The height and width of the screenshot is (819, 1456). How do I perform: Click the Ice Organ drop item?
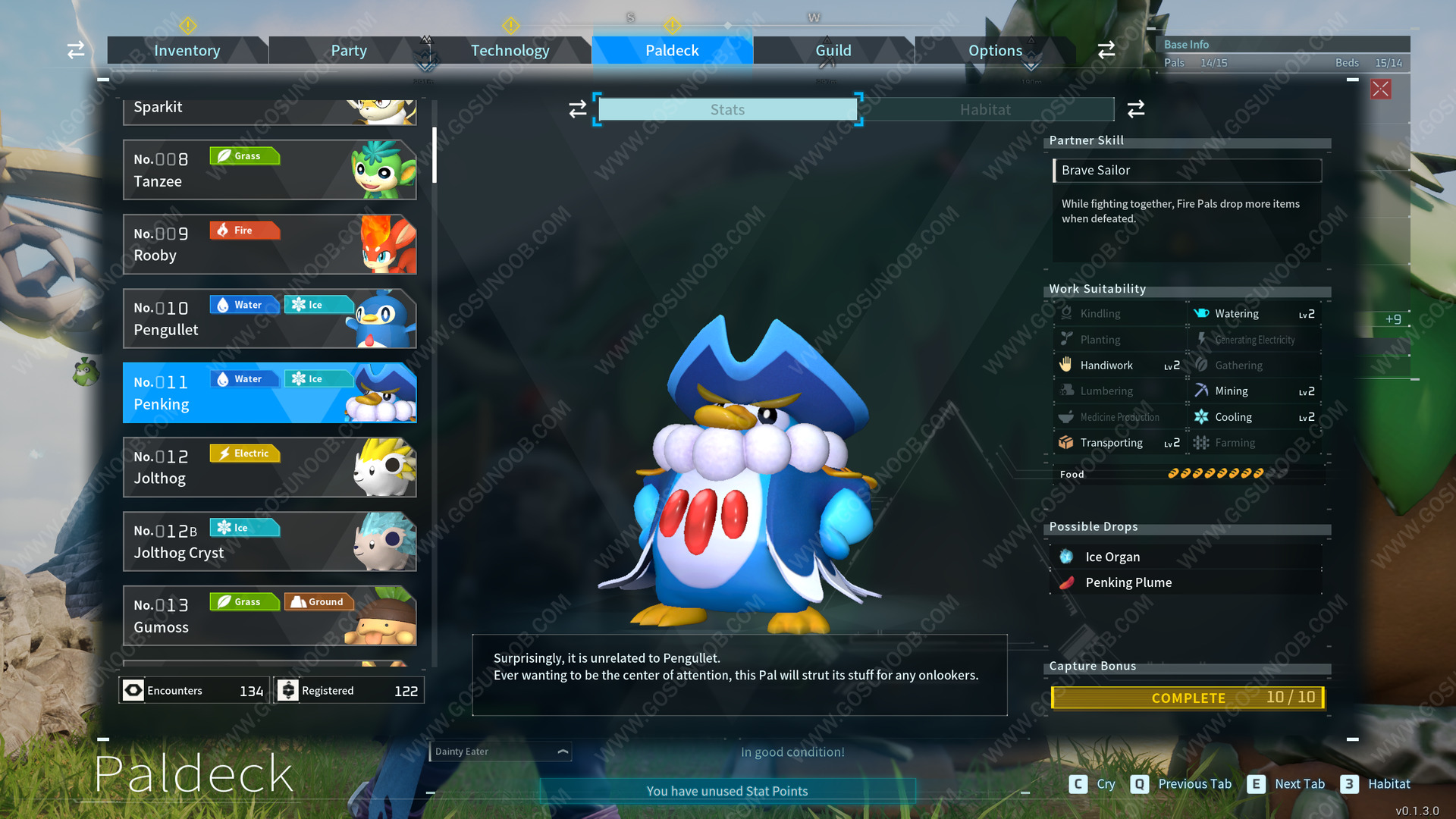1112,557
